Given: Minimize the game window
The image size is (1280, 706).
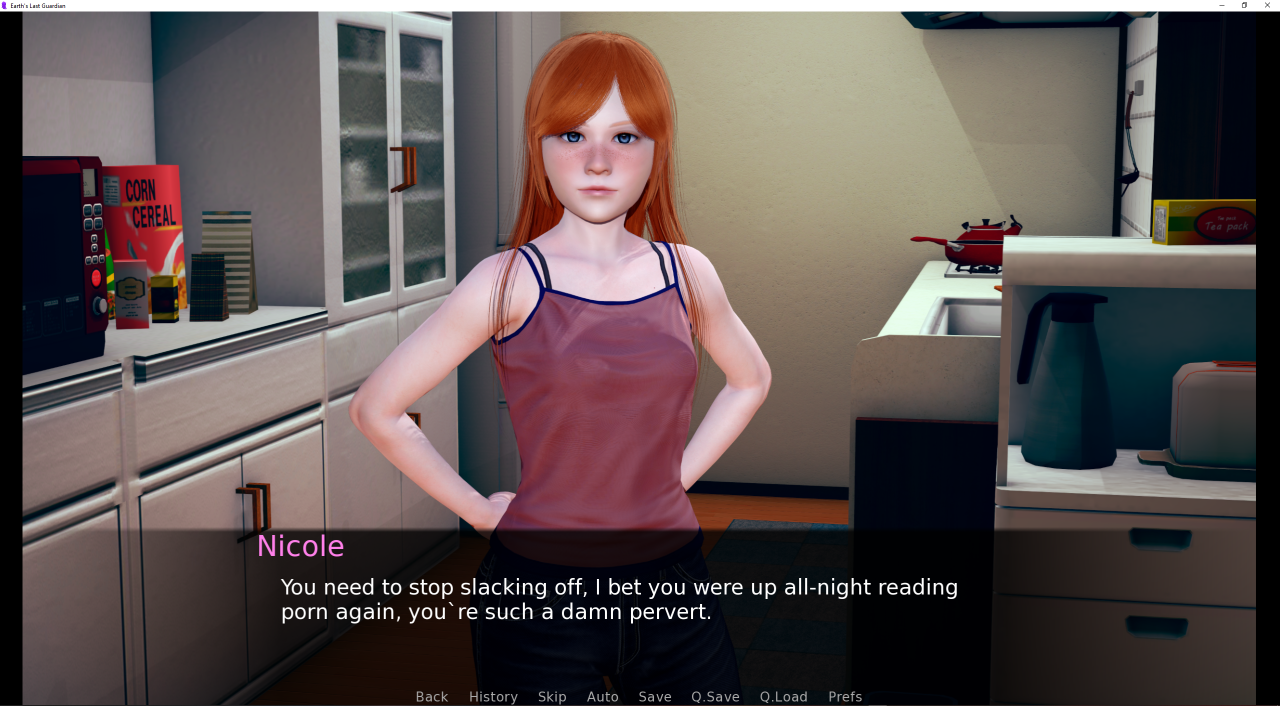Looking at the screenshot, I should coord(1221,5).
